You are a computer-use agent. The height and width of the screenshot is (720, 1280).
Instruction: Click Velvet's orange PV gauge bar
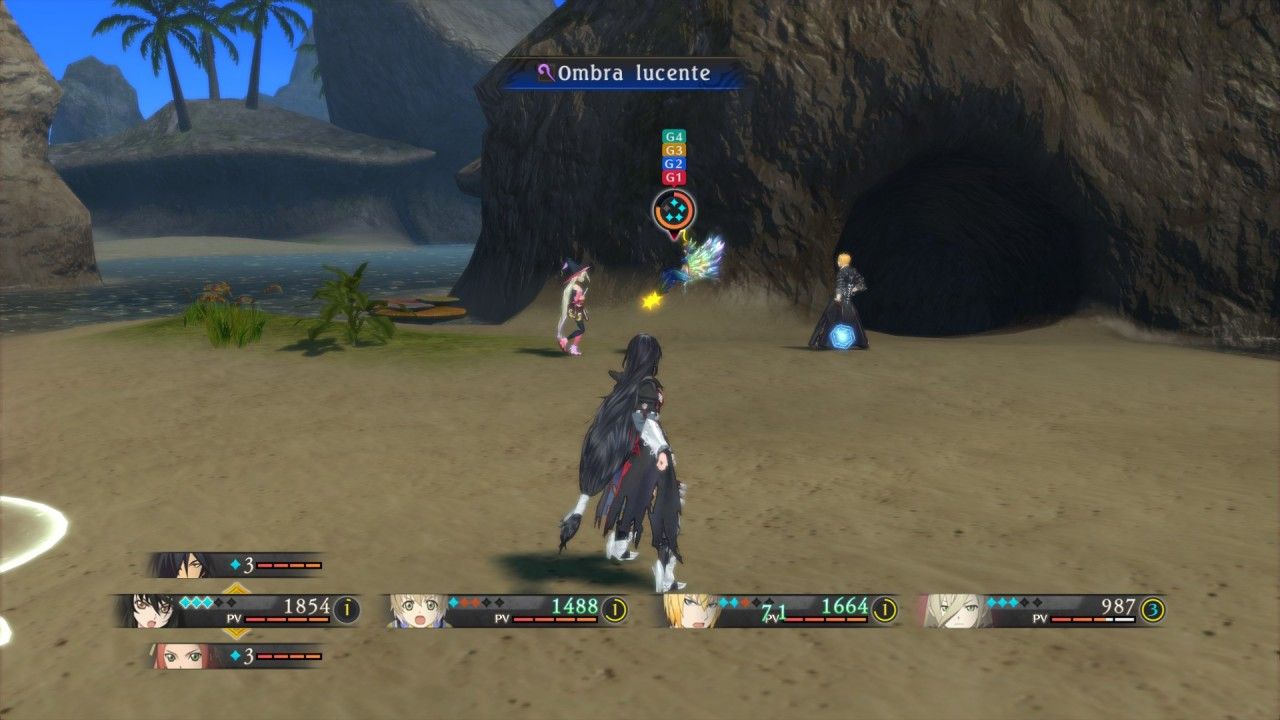click(286, 620)
